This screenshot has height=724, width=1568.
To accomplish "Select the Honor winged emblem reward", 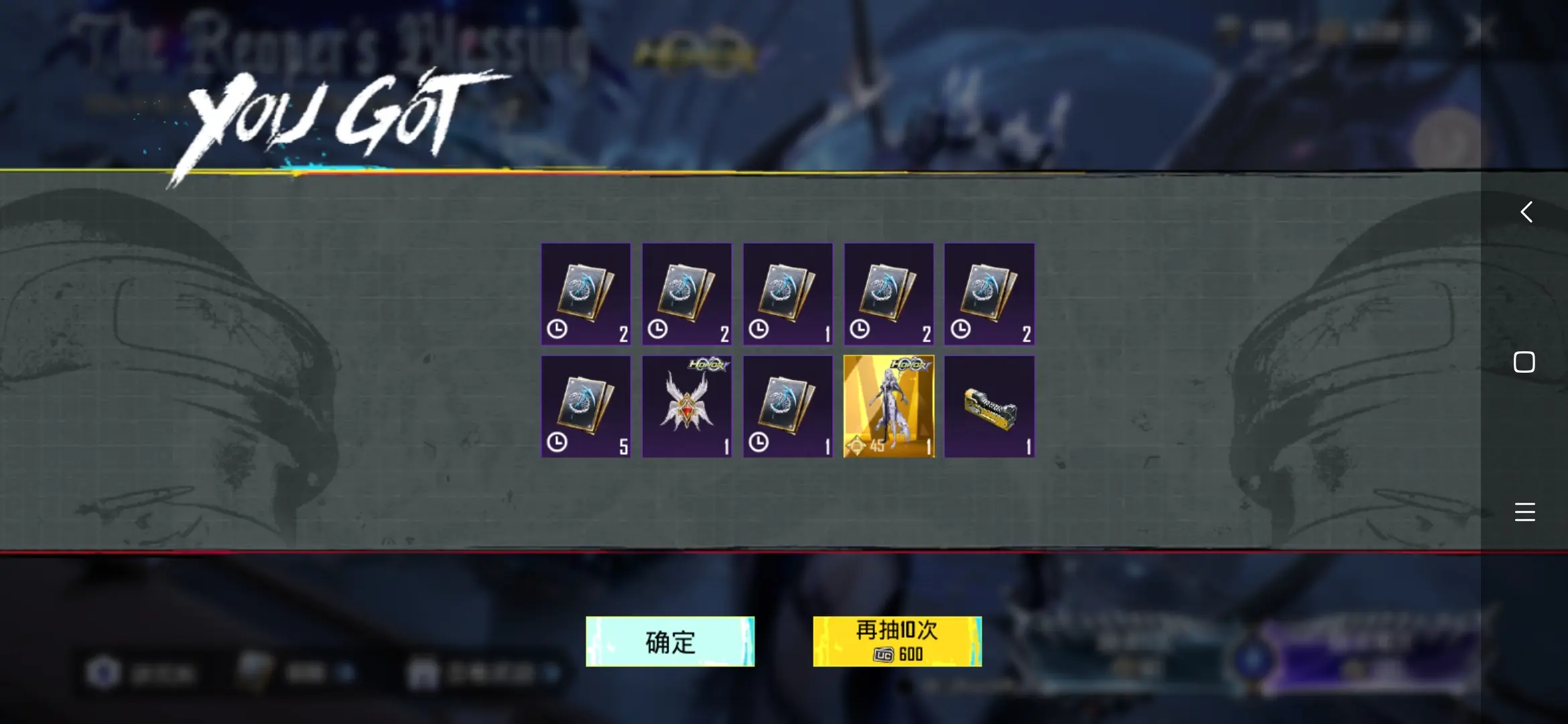I will click(x=687, y=407).
